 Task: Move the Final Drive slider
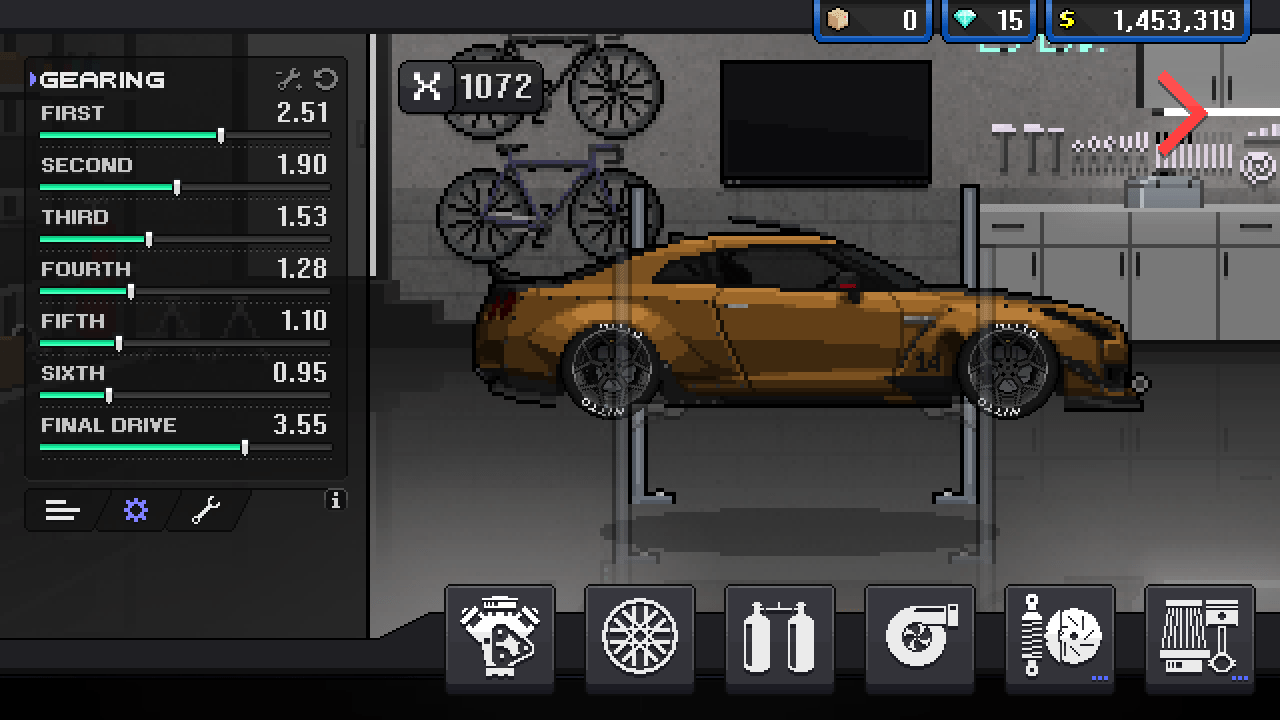[x=246, y=446]
